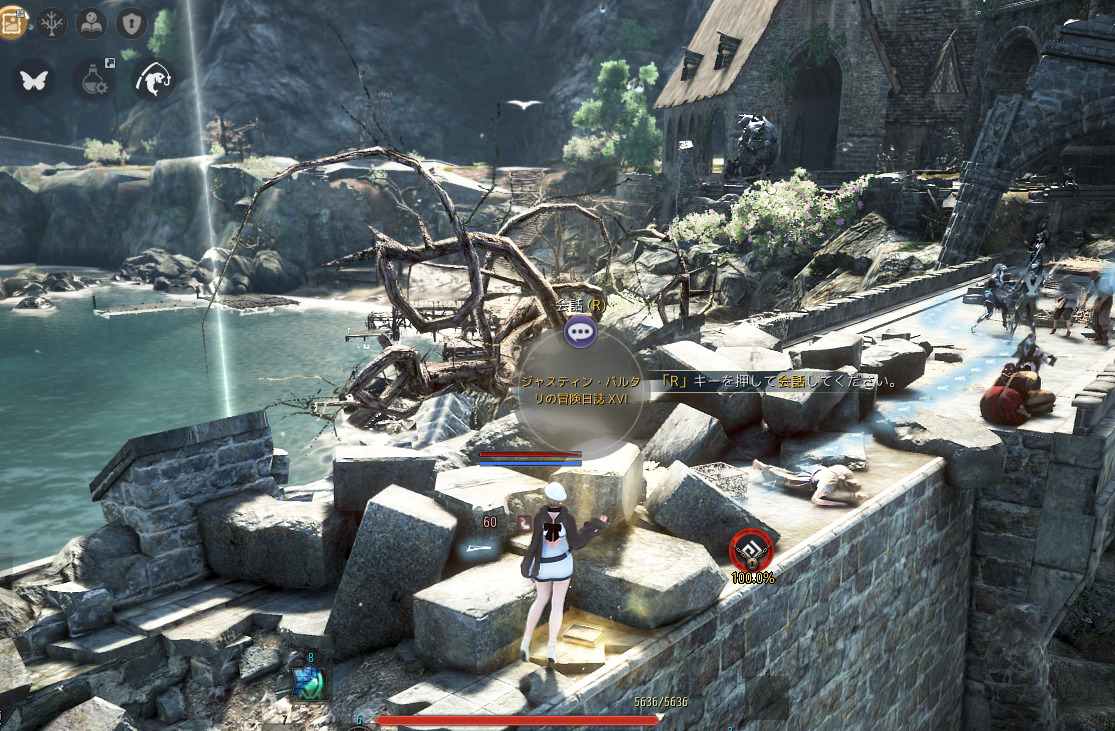Click the red chained lock icon

click(x=750, y=550)
